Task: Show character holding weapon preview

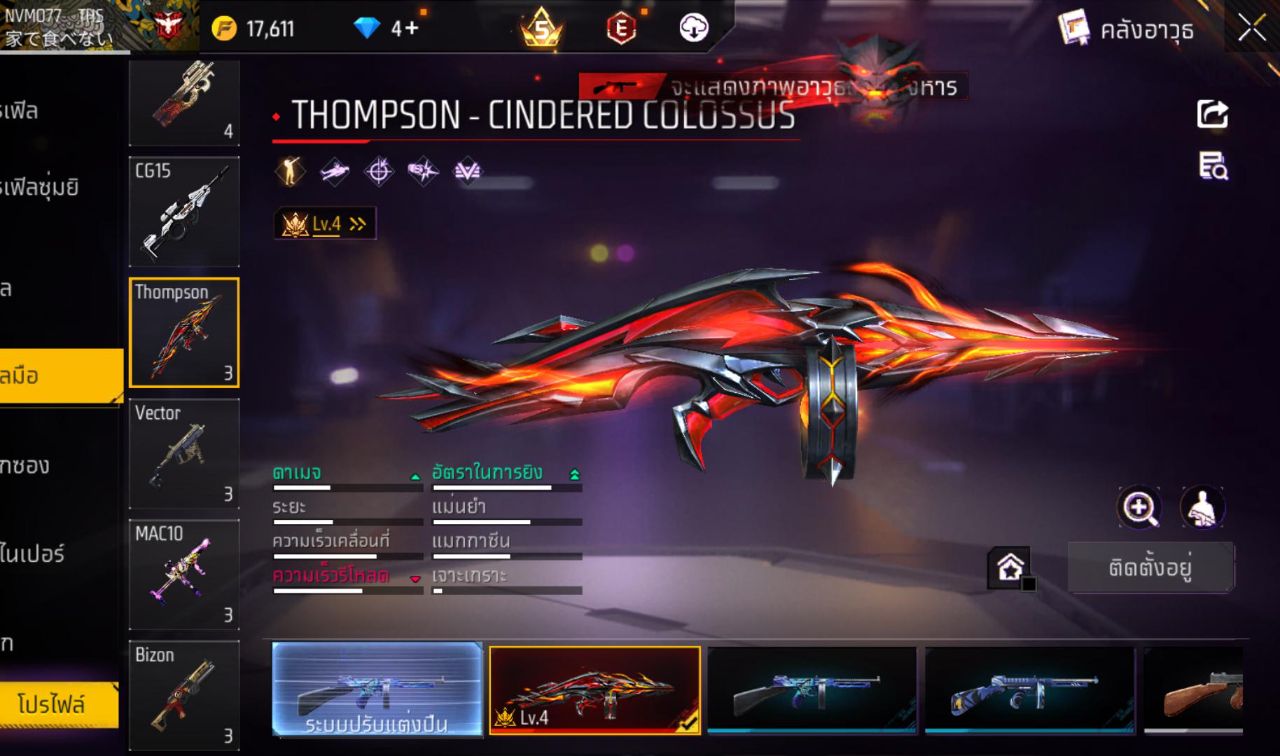Action: (x=1200, y=508)
